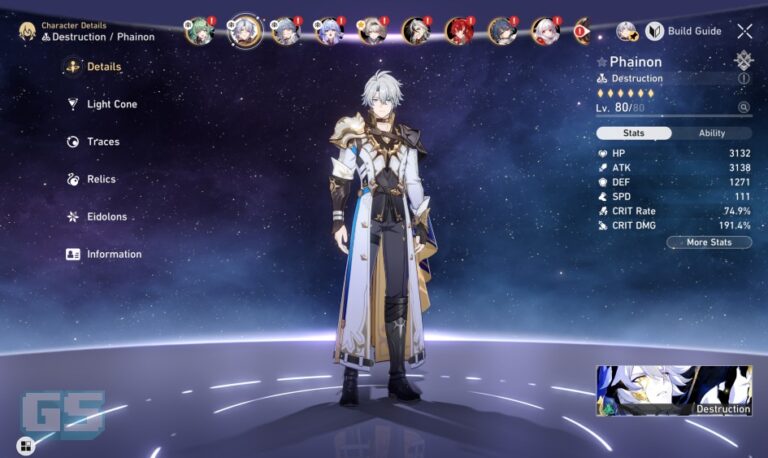The width and height of the screenshot is (768, 458).
Task: Choose the red-haired character portrait
Action: tap(459, 31)
